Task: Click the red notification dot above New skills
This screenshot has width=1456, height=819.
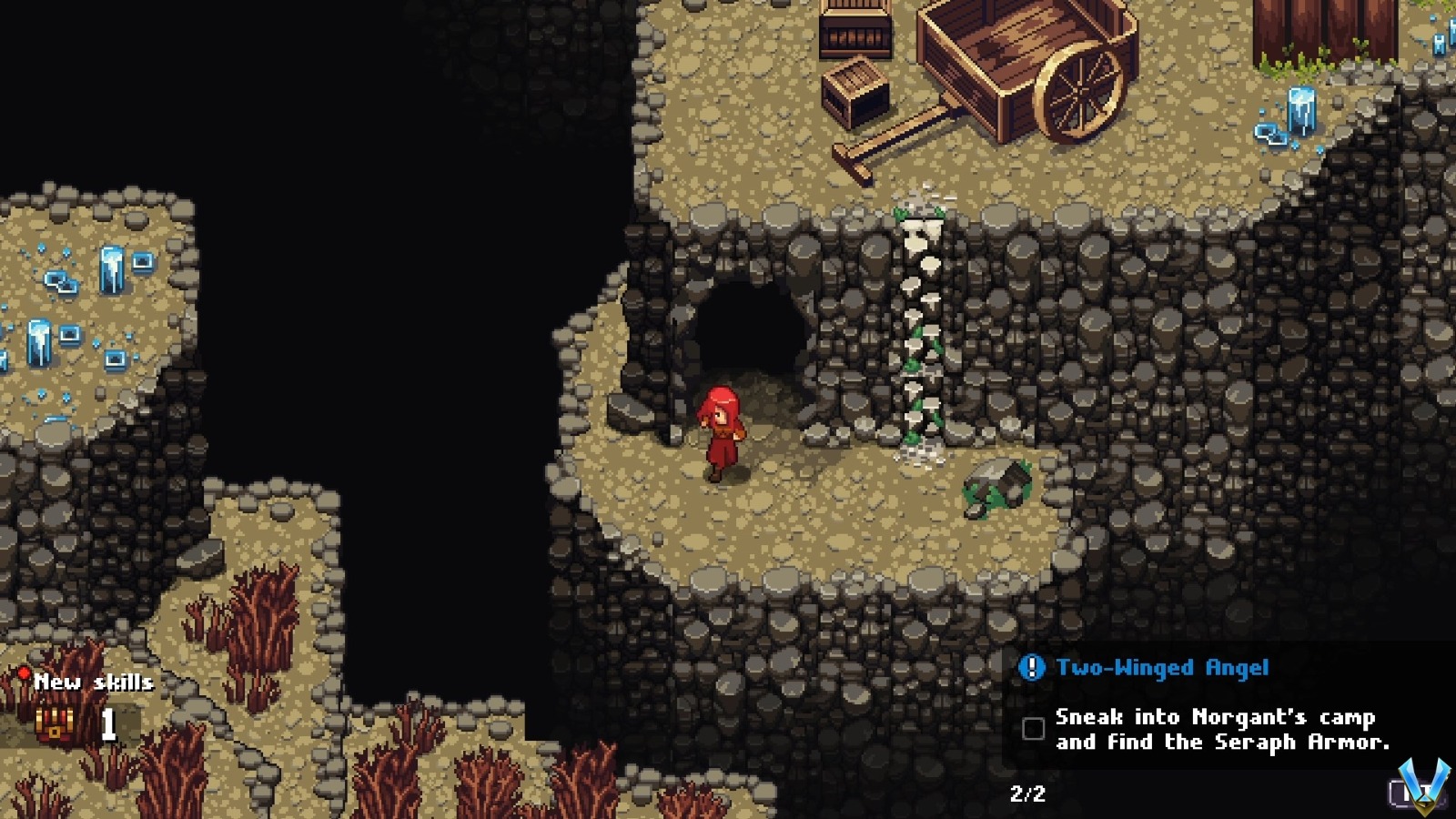Action: [x=25, y=673]
